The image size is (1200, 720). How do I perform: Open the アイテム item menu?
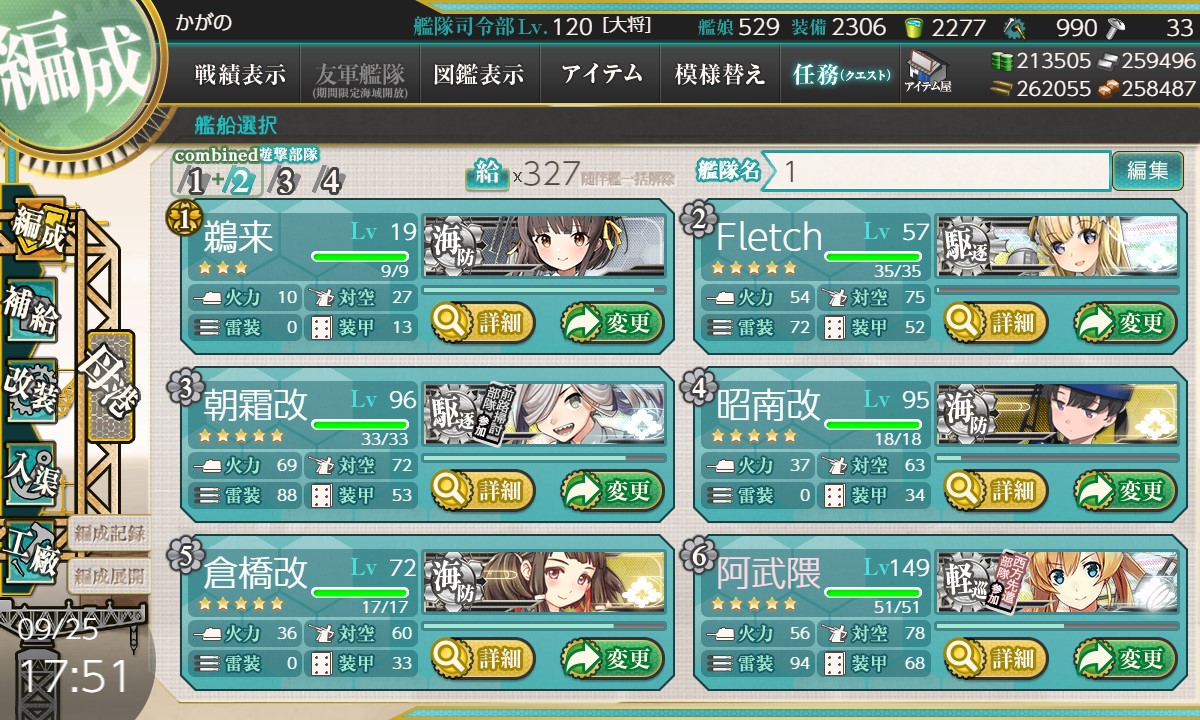[601, 75]
